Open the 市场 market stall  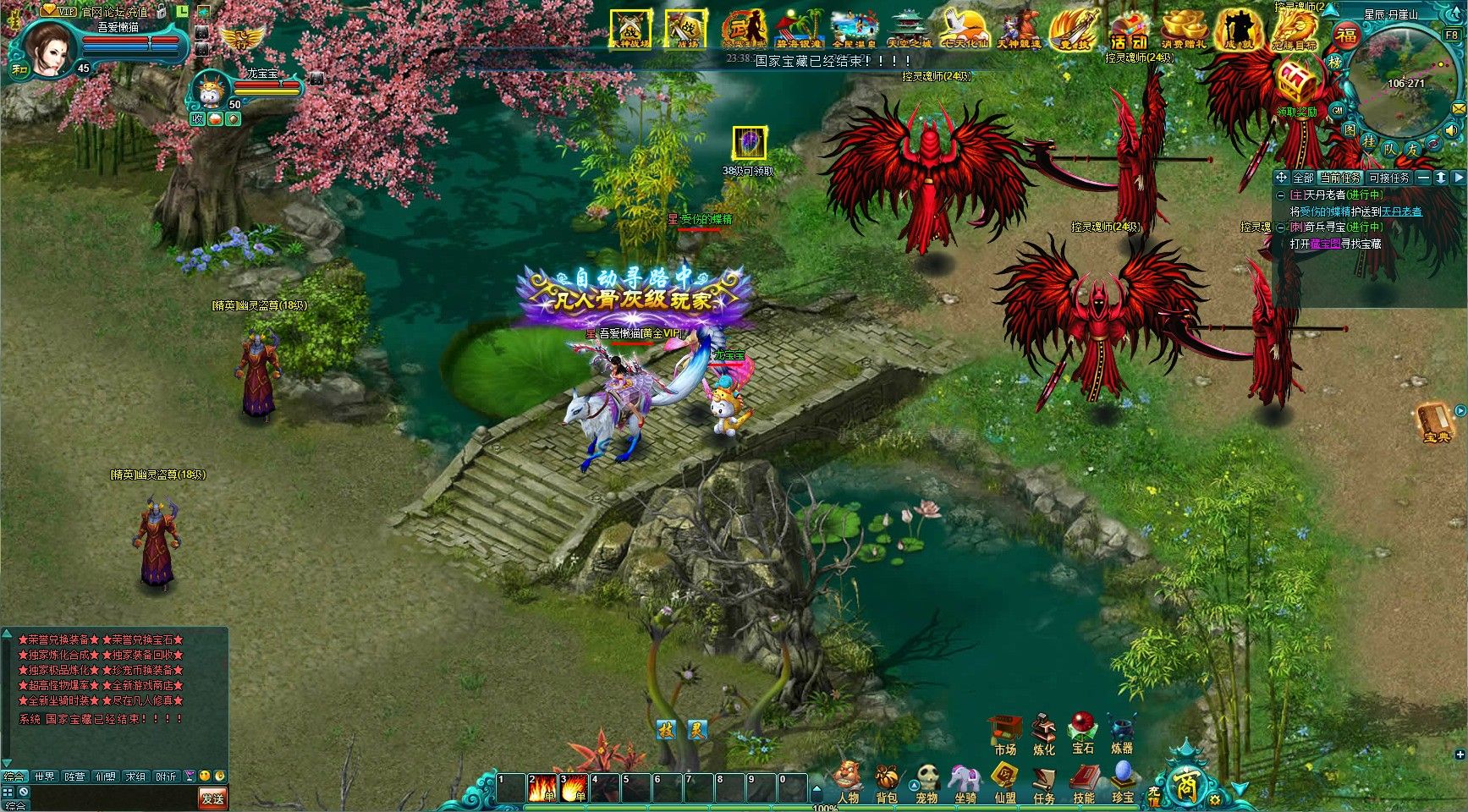pyautogui.click(x=1004, y=733)
